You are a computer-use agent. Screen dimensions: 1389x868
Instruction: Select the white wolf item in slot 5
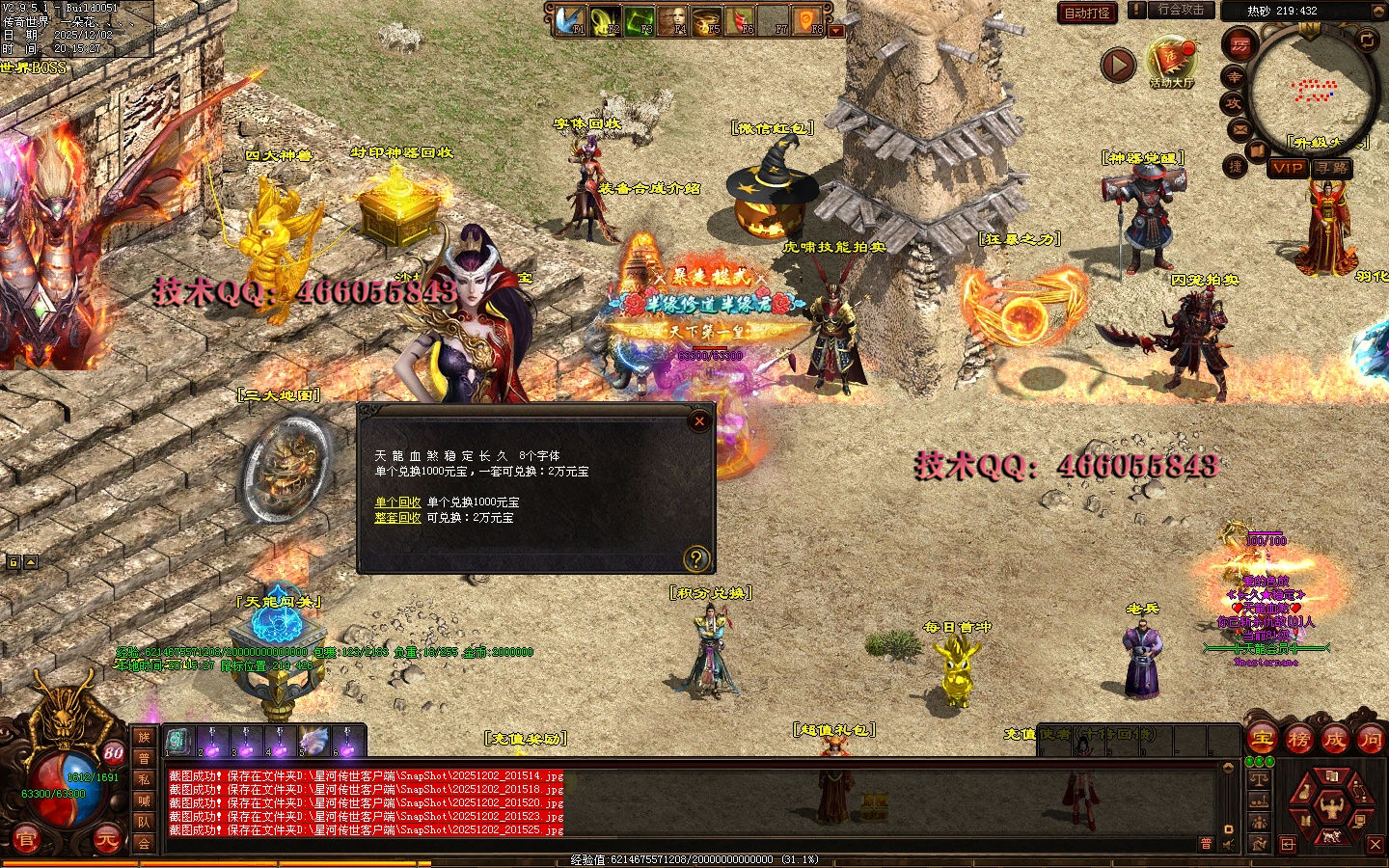click(313, 741)
